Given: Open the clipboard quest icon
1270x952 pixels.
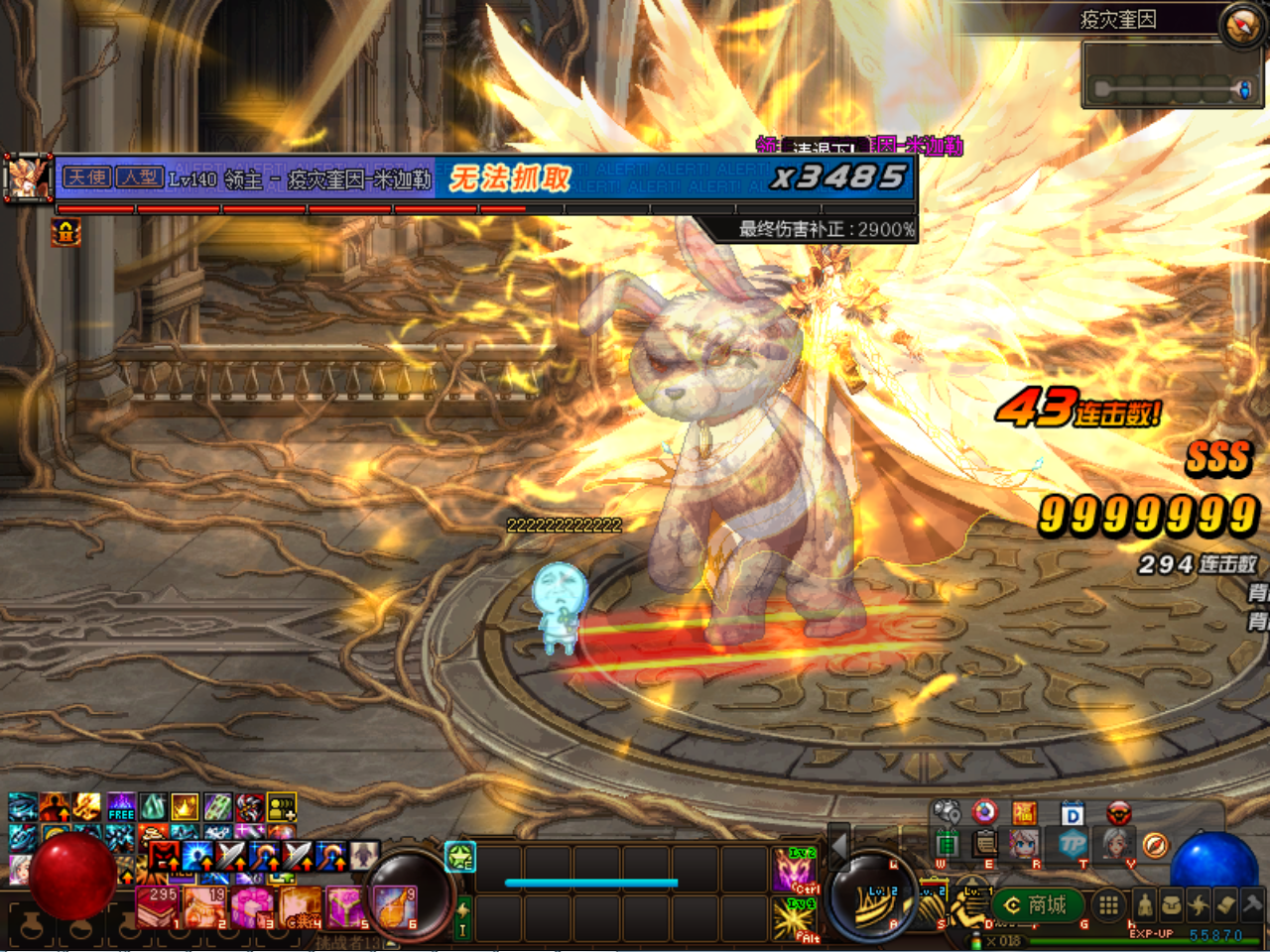Looking at the screenshot, I should 984,843.
